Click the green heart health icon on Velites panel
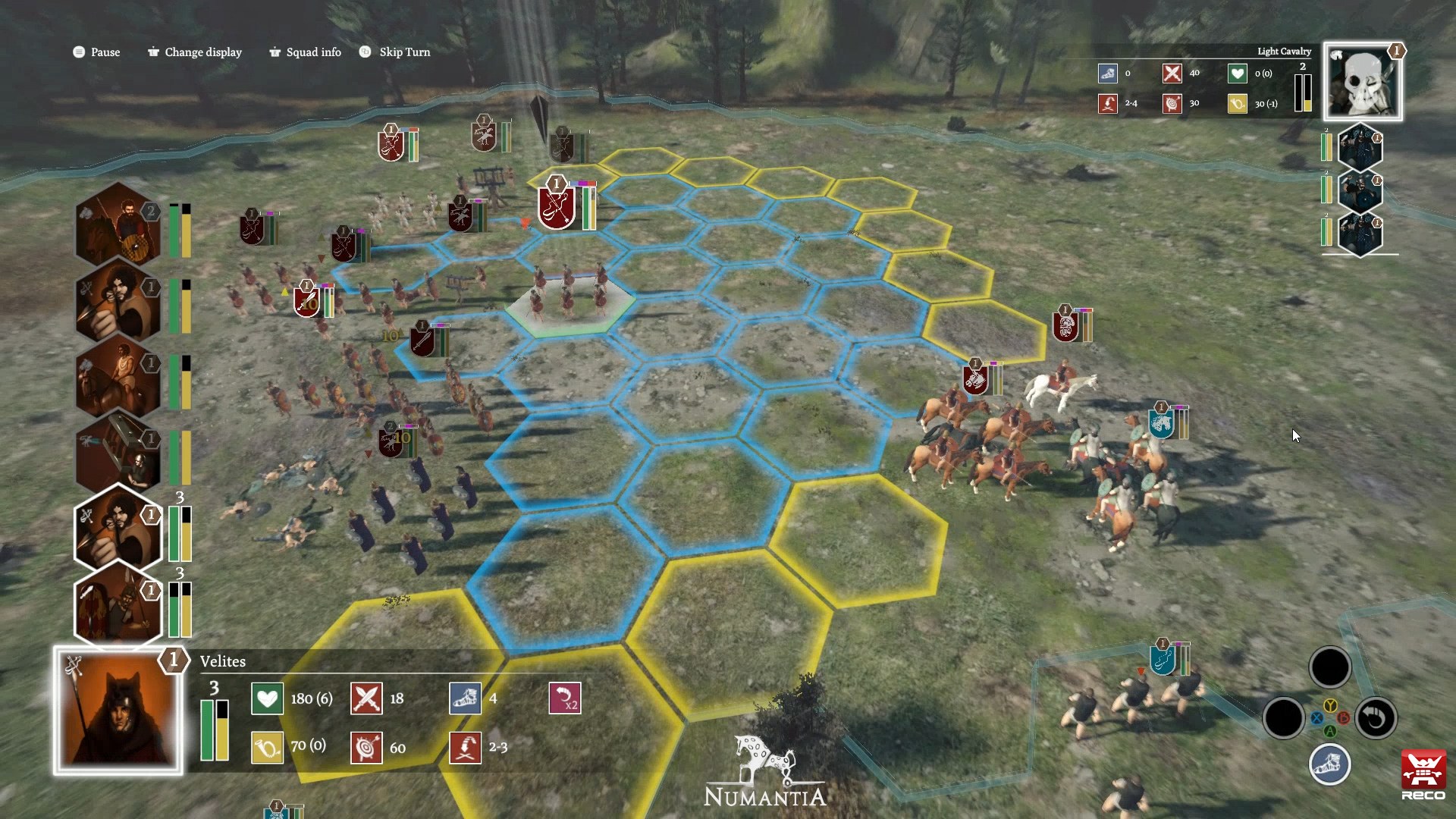The width and height of the screenshot is (1456, 819). point(267,698)
